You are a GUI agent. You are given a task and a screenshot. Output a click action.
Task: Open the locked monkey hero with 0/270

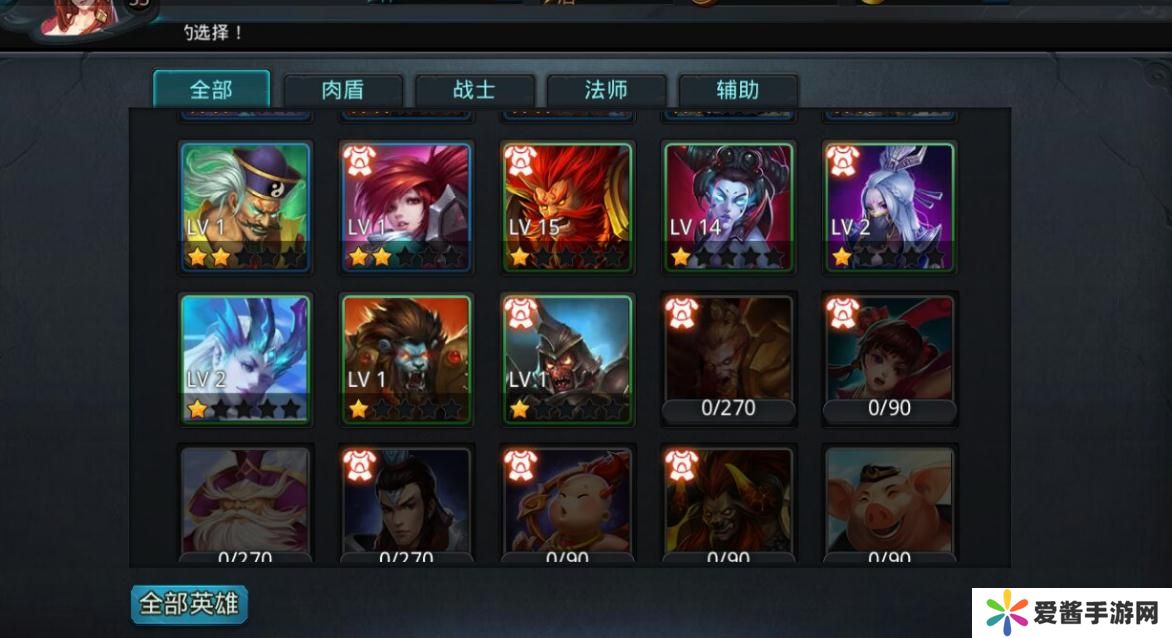point(728,358)
